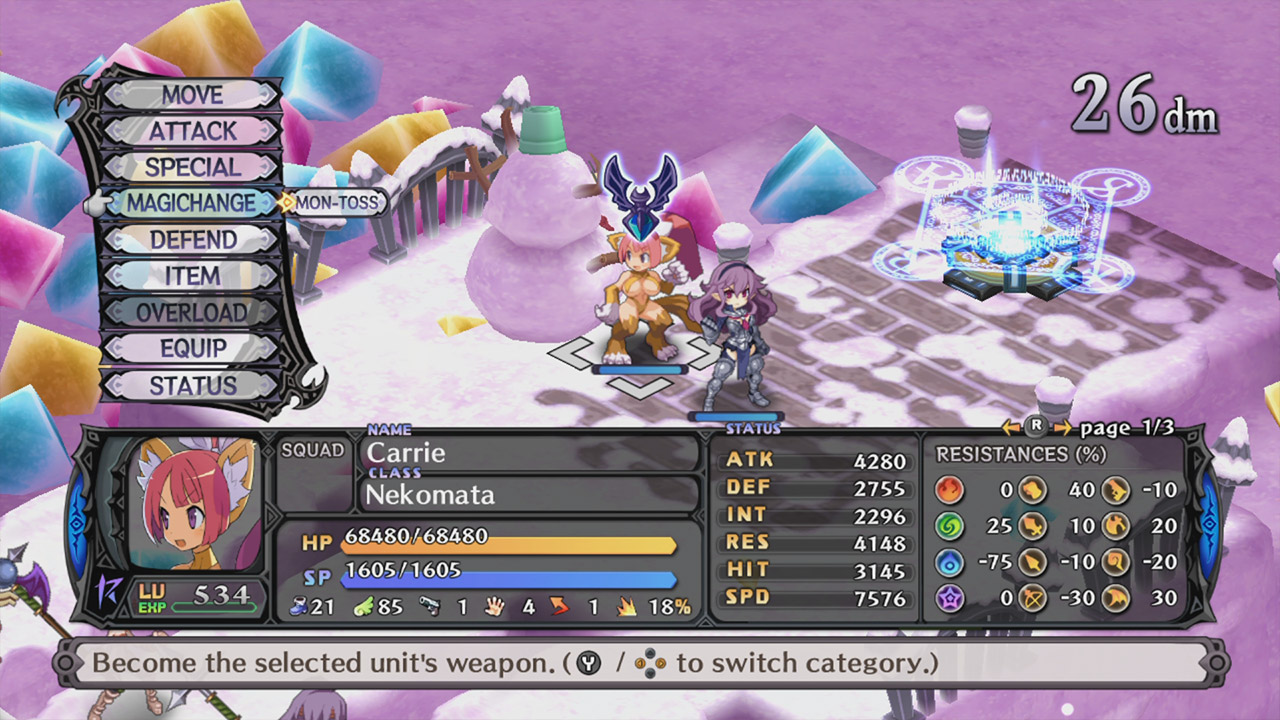Select the spear weapon resistance icon
This screenshot has height=720, width=1280.
(x=1032, y=561)
